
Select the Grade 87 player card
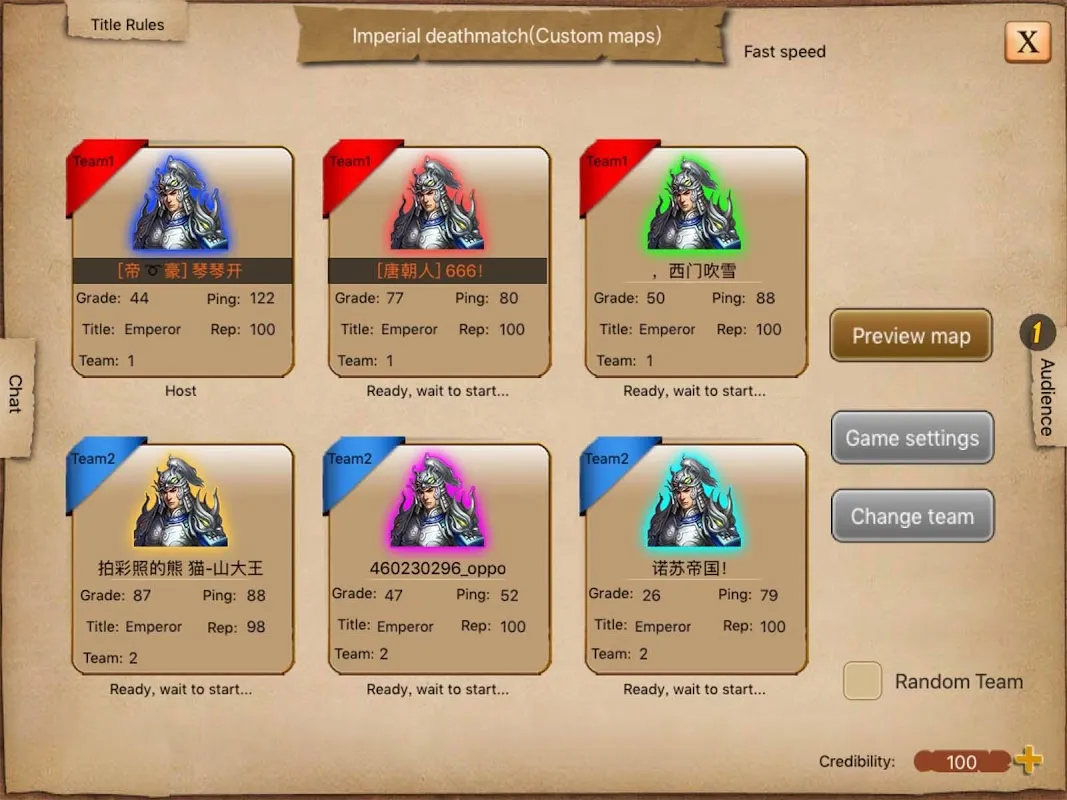click(x=182, y=560)
